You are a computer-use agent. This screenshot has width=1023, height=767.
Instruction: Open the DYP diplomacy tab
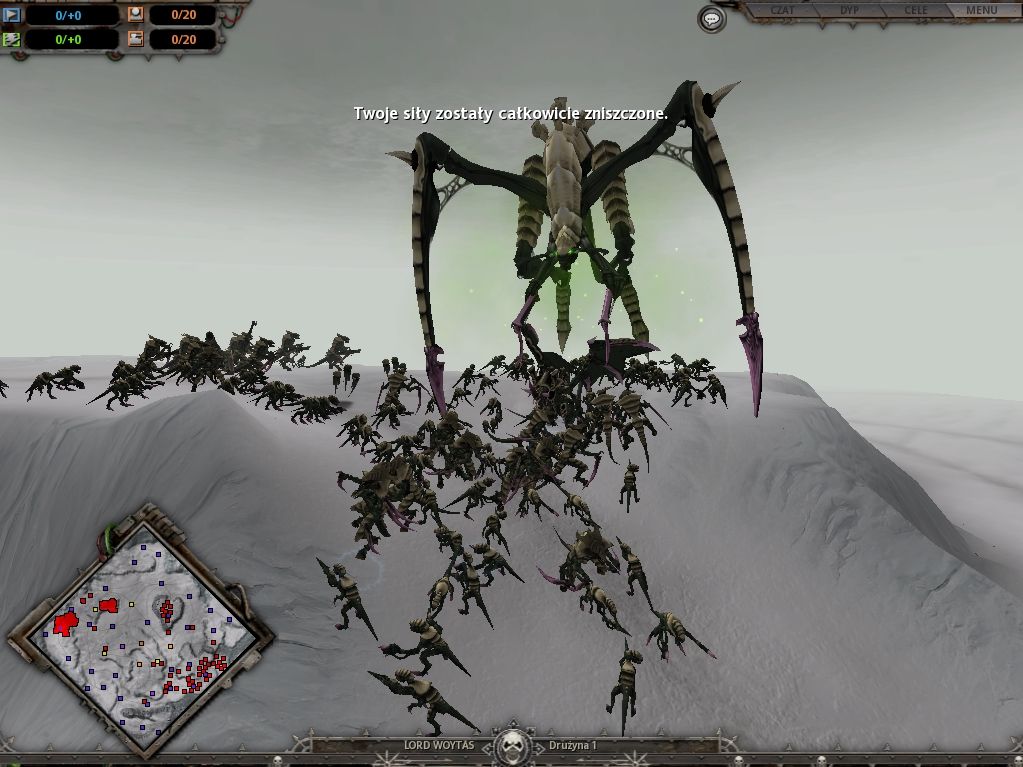tap(849, 11)
